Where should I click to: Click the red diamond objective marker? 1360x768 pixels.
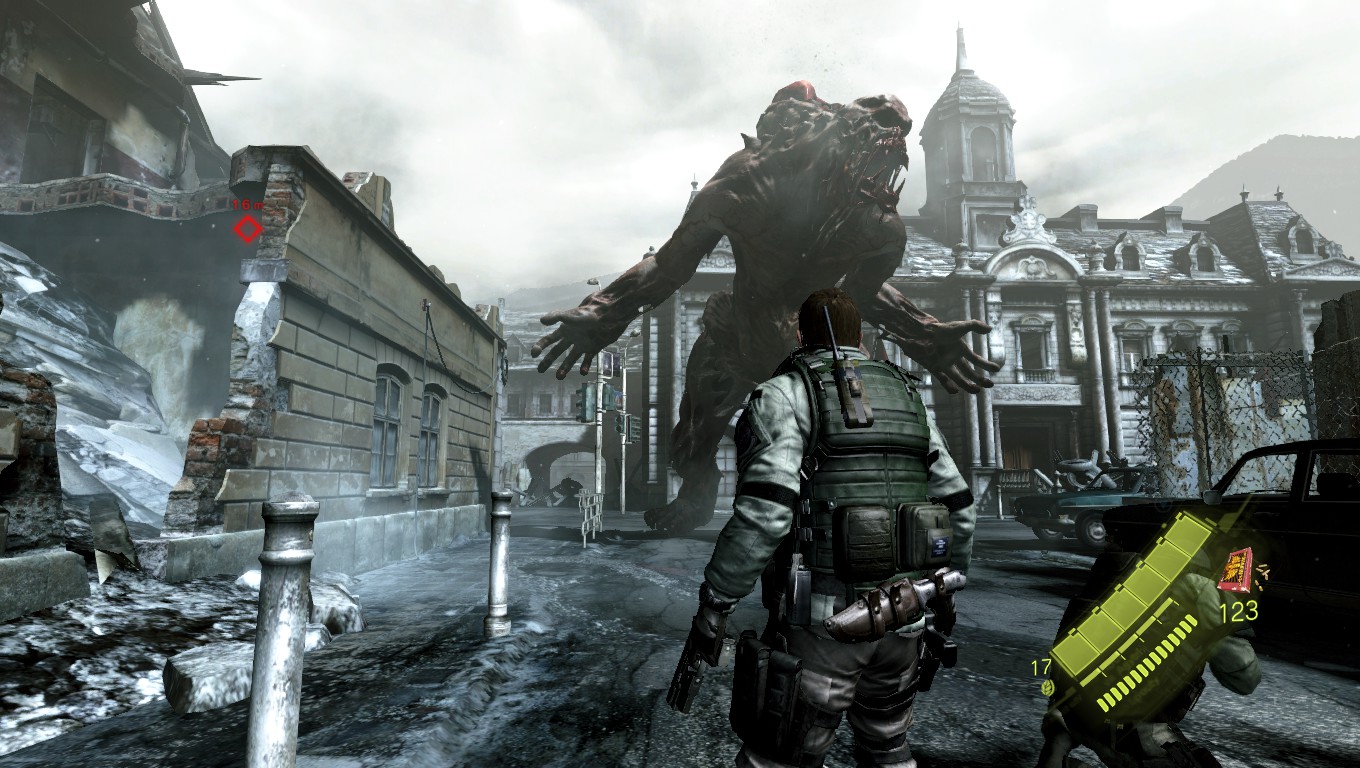coord(247,230)
